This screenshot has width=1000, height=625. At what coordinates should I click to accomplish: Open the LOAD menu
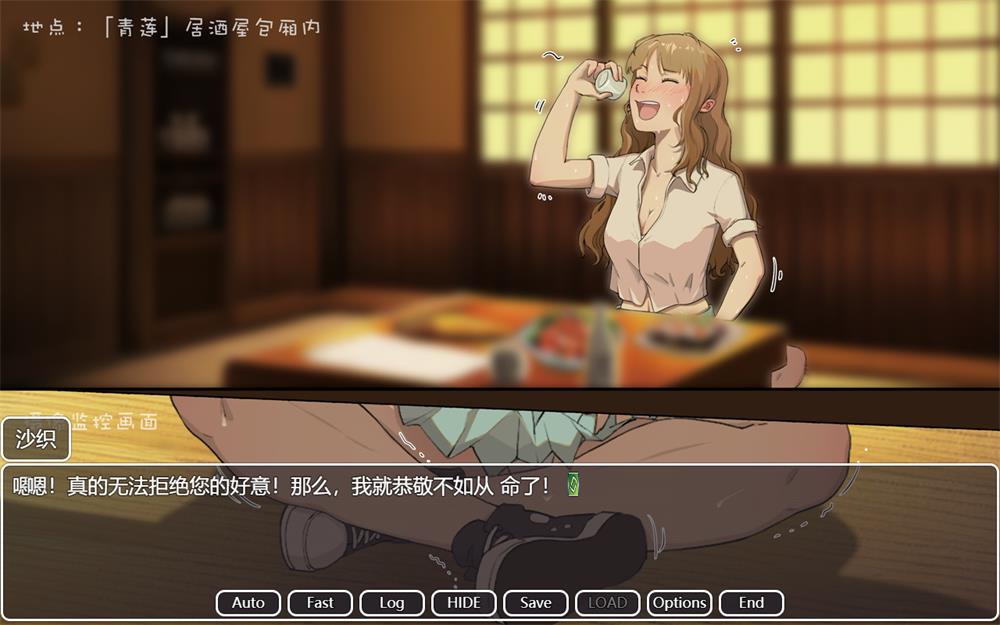[x=608, y=603]
